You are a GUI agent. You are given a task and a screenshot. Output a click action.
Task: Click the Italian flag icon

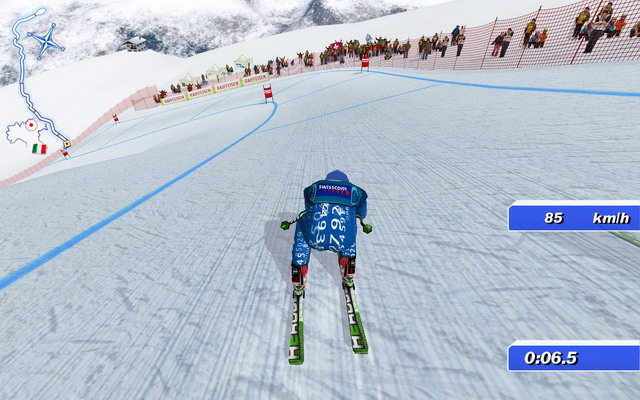click(39, 148)
